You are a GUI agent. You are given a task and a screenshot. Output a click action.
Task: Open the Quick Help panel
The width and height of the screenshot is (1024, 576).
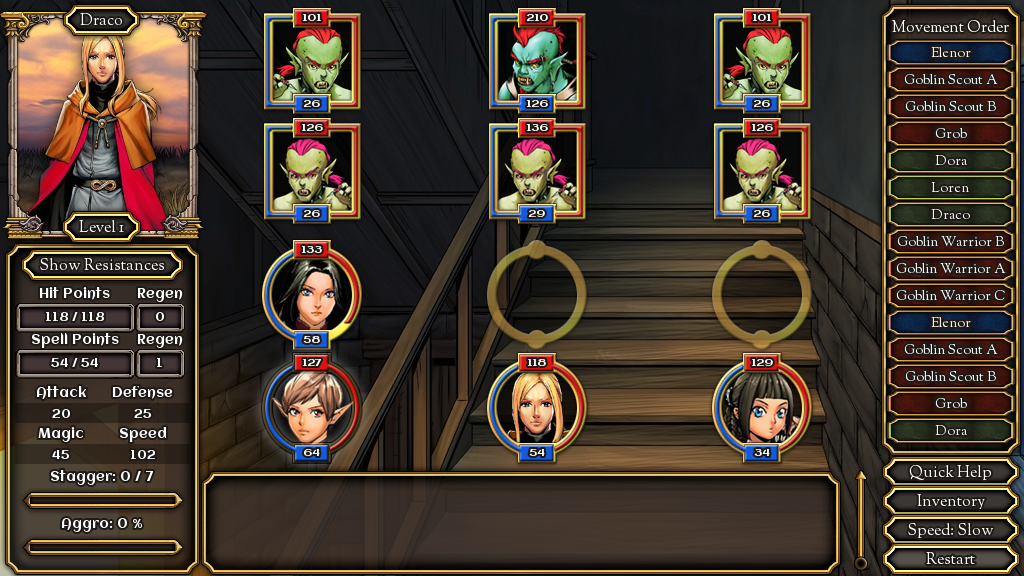click(x=950, y=472)
